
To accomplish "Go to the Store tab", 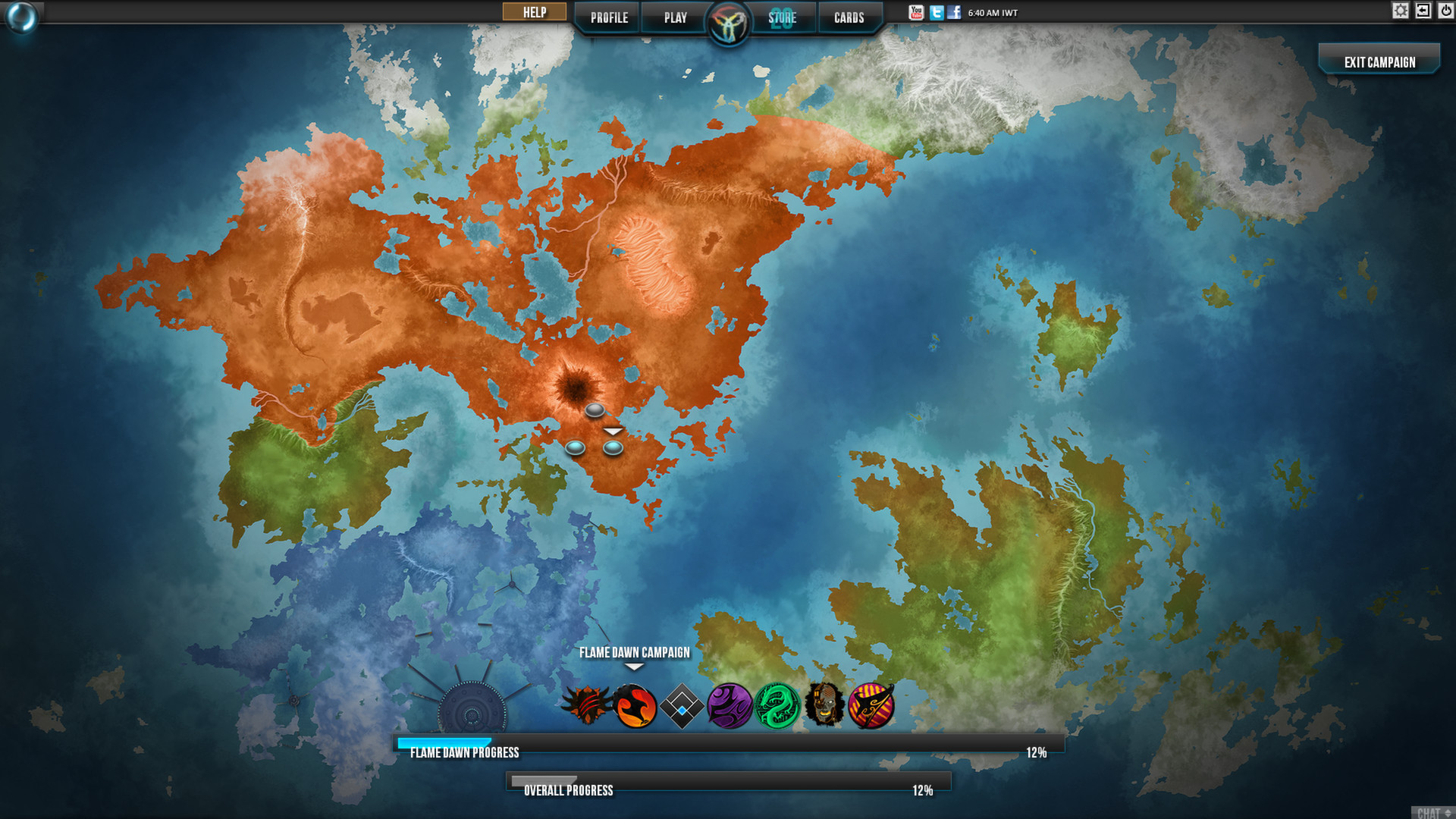I will click(782, 17).
